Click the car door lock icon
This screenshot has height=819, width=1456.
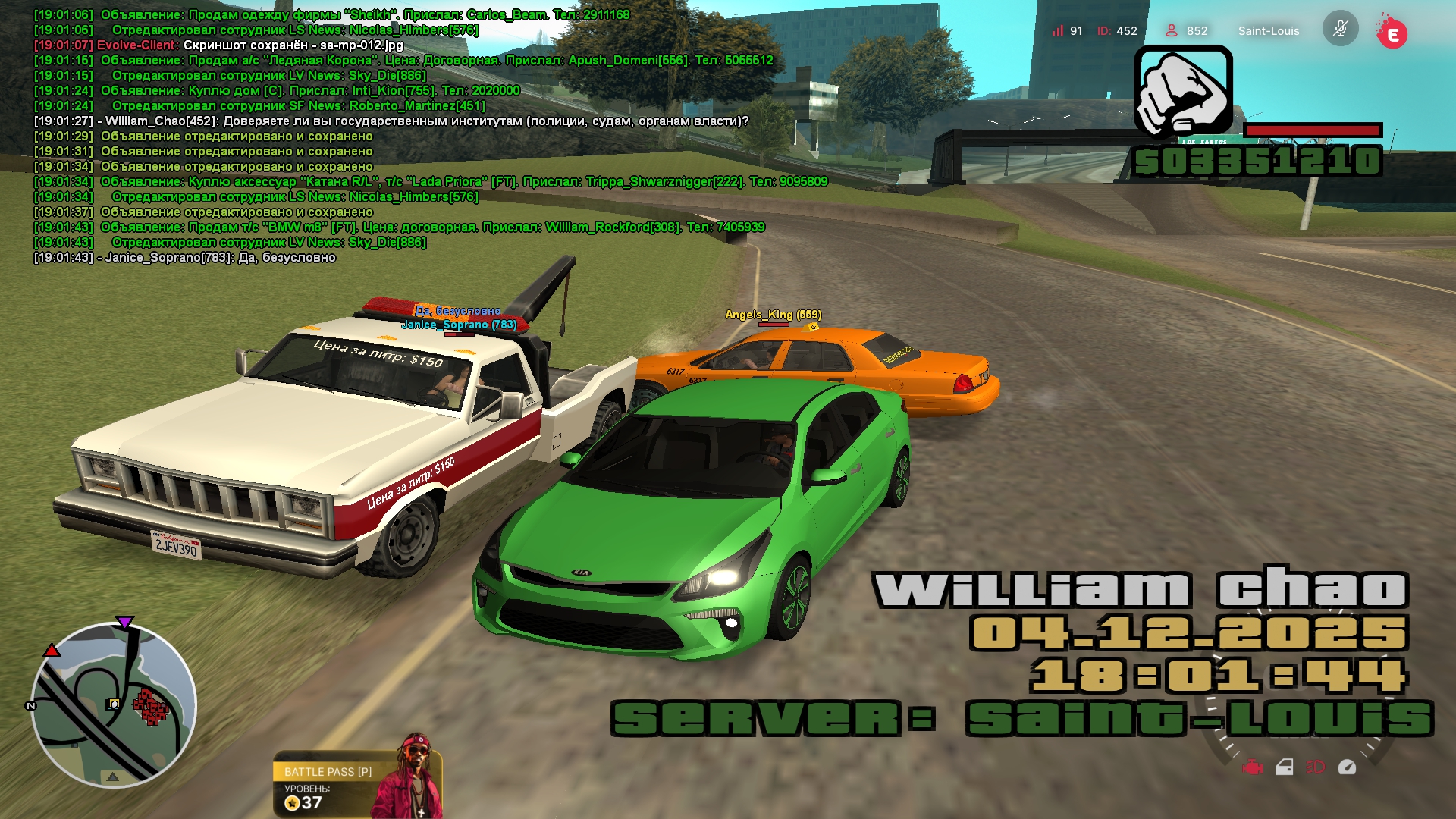[1285, 767]
